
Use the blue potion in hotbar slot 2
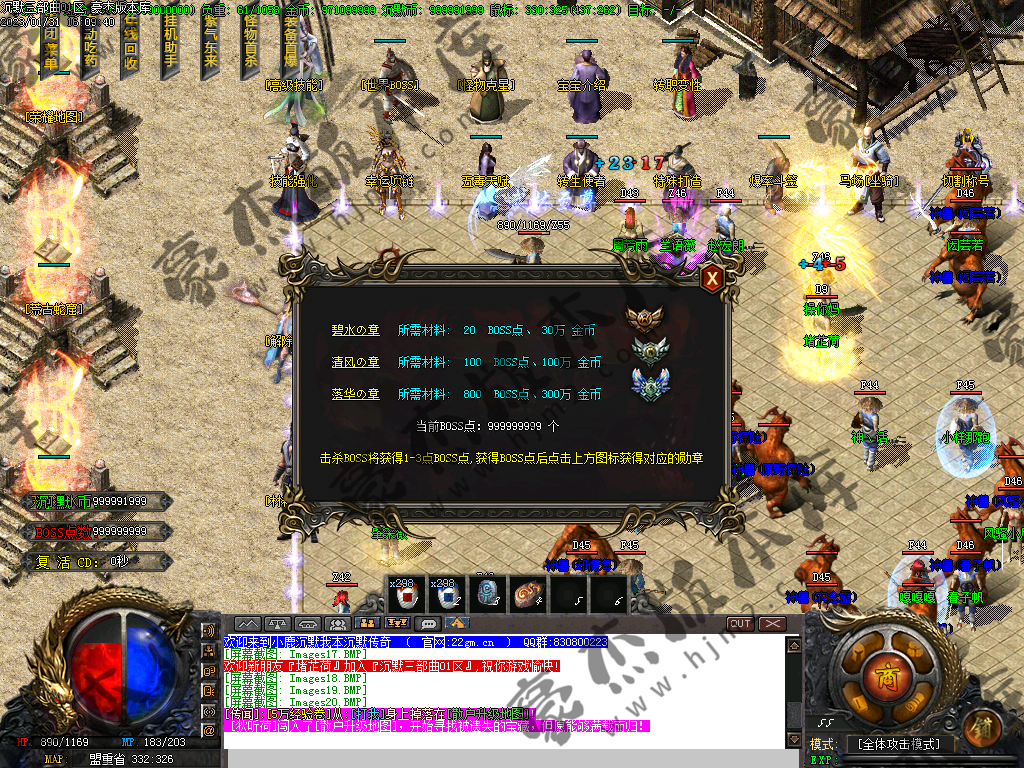click(x=447, y=595)
